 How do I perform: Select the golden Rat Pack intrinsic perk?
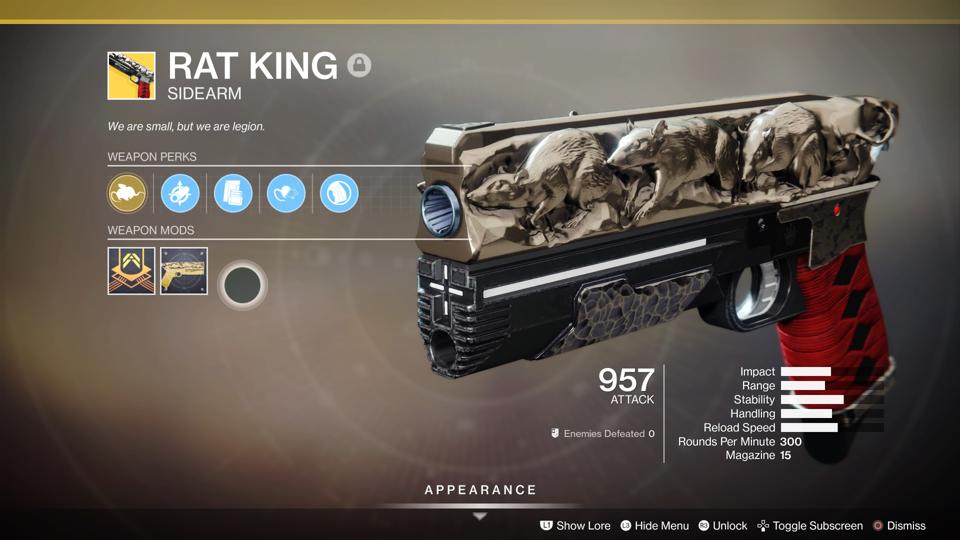[x=127, y=193]
